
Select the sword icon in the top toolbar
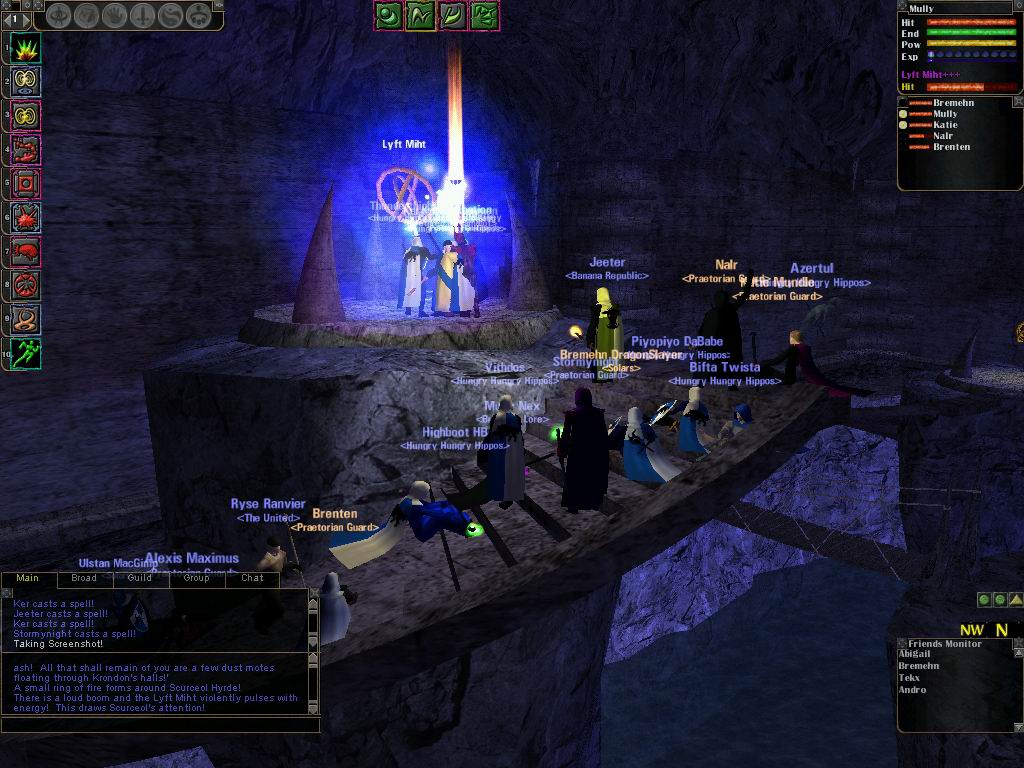143,17
